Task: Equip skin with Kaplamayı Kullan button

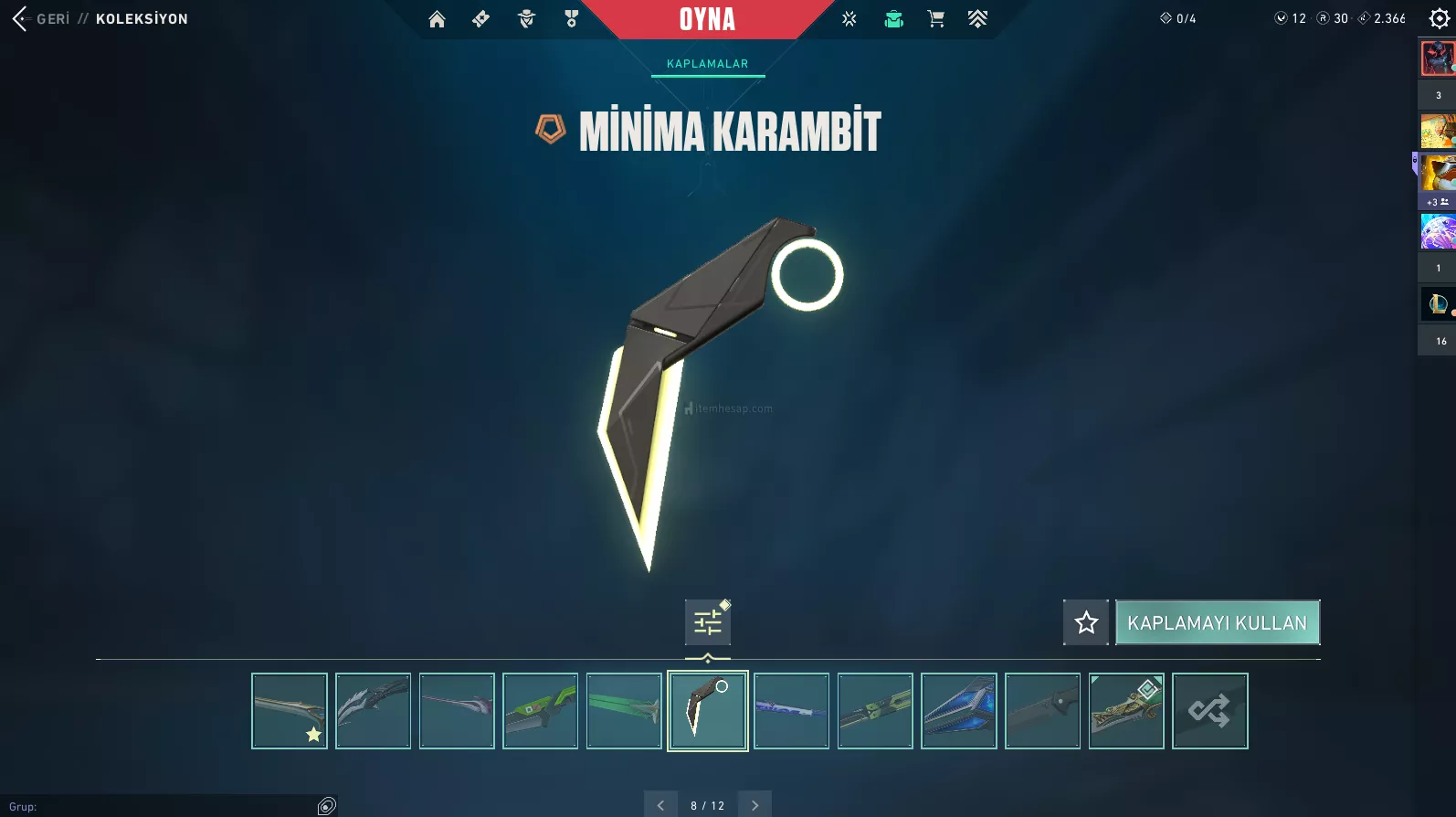Action: (1217, 622)
